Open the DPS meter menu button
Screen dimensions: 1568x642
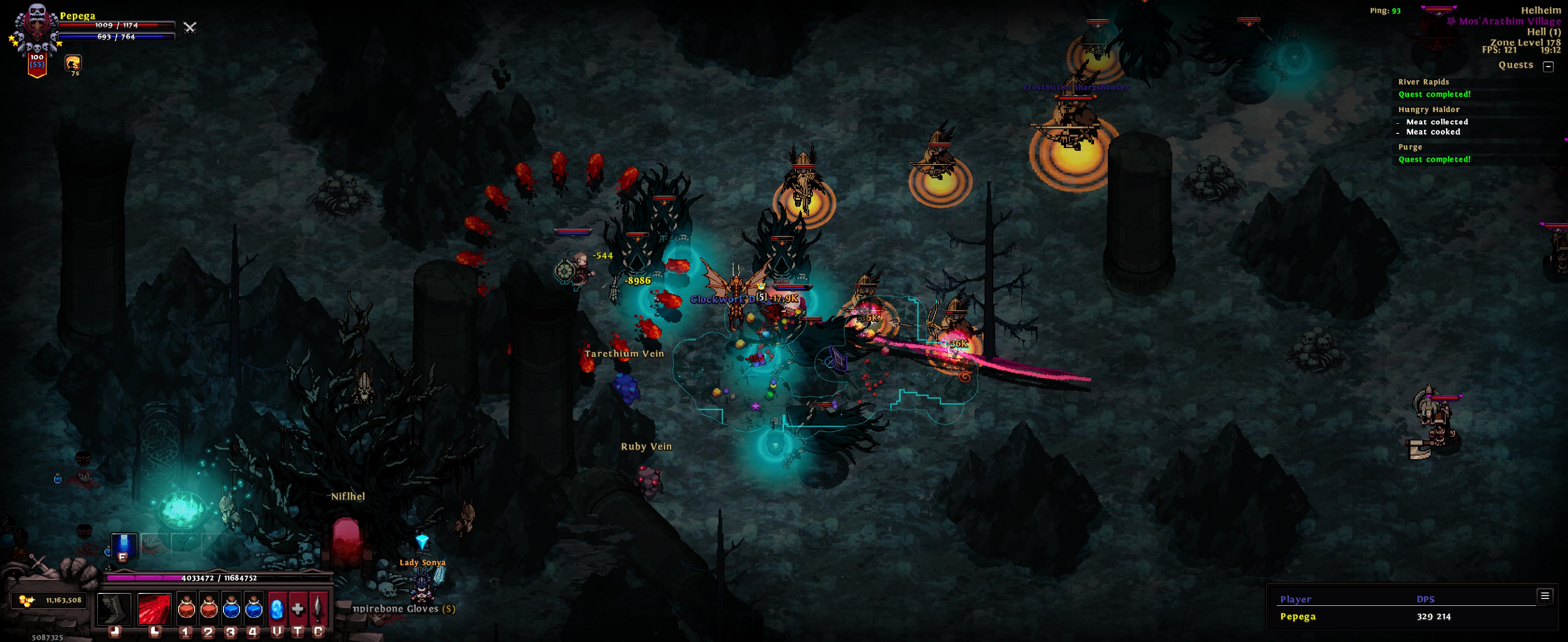1544,596
